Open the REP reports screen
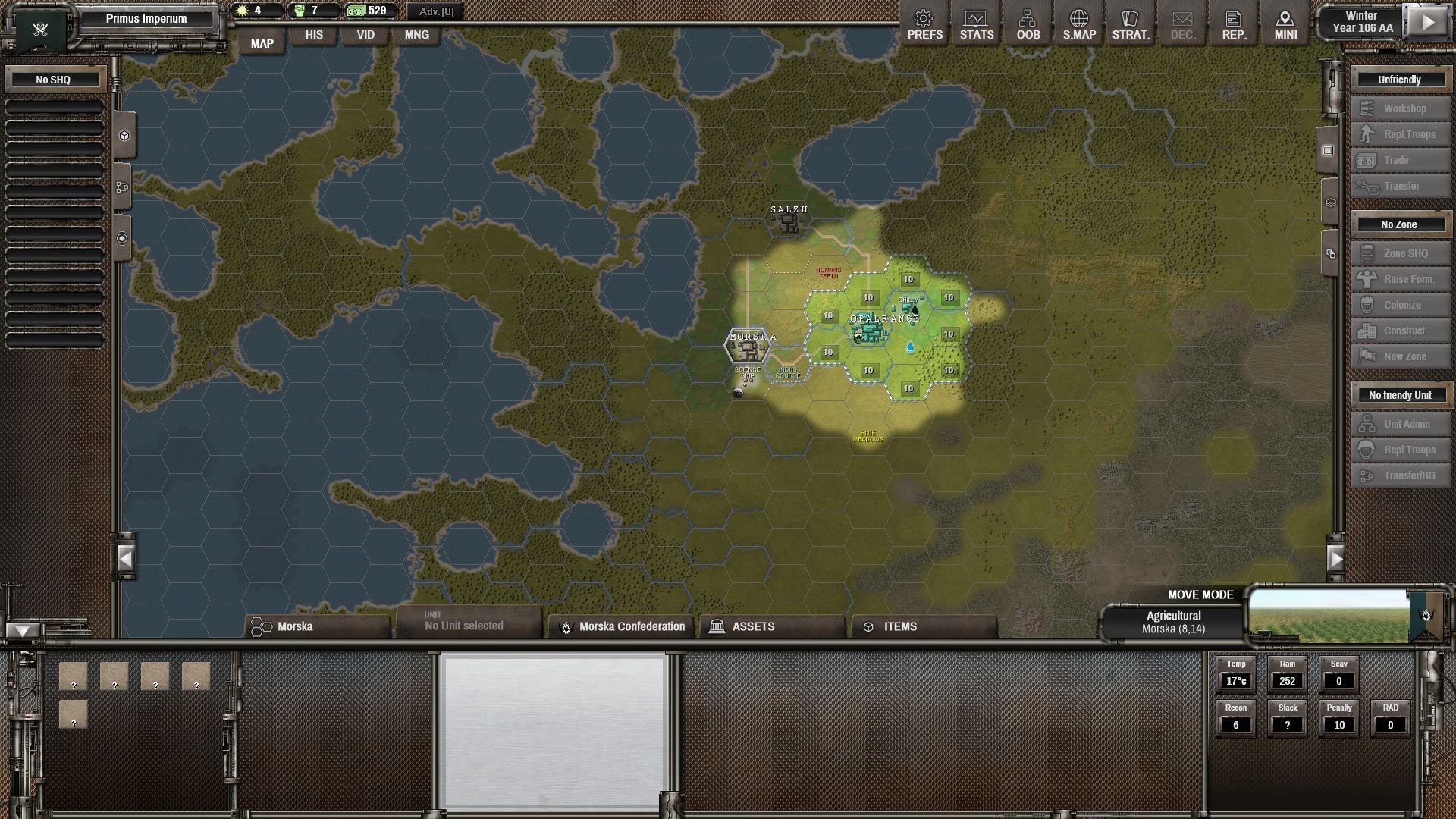 point(1234,23)
